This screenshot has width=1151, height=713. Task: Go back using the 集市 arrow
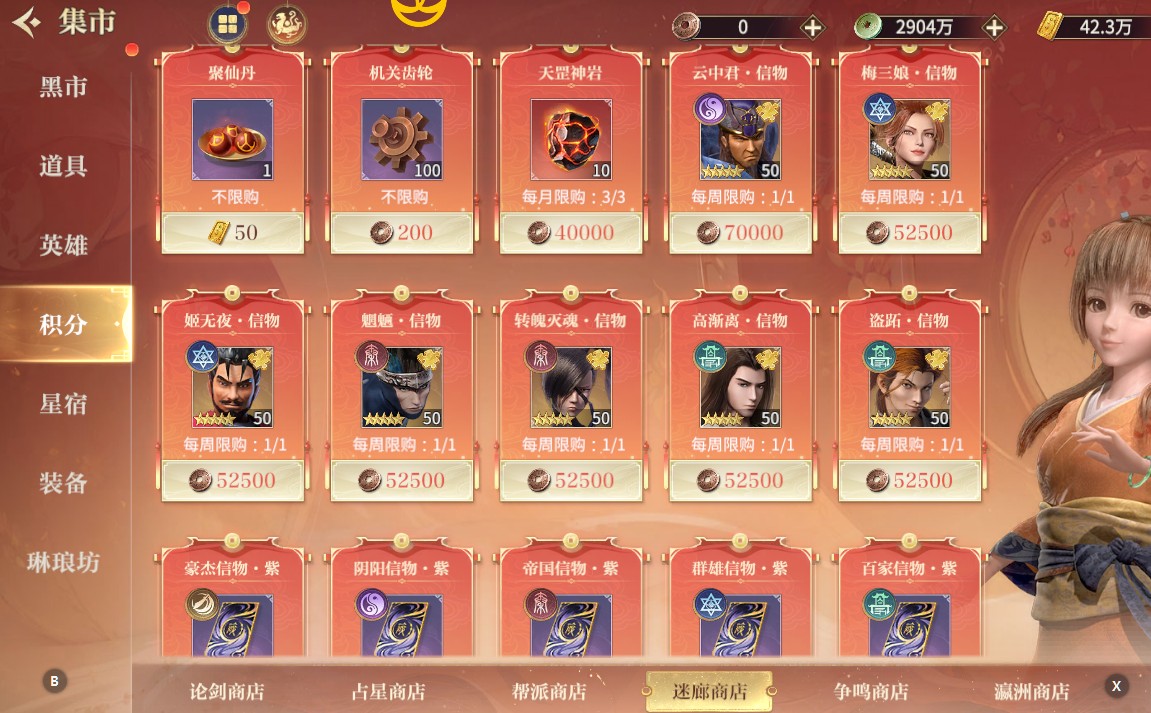pos(28,21)
